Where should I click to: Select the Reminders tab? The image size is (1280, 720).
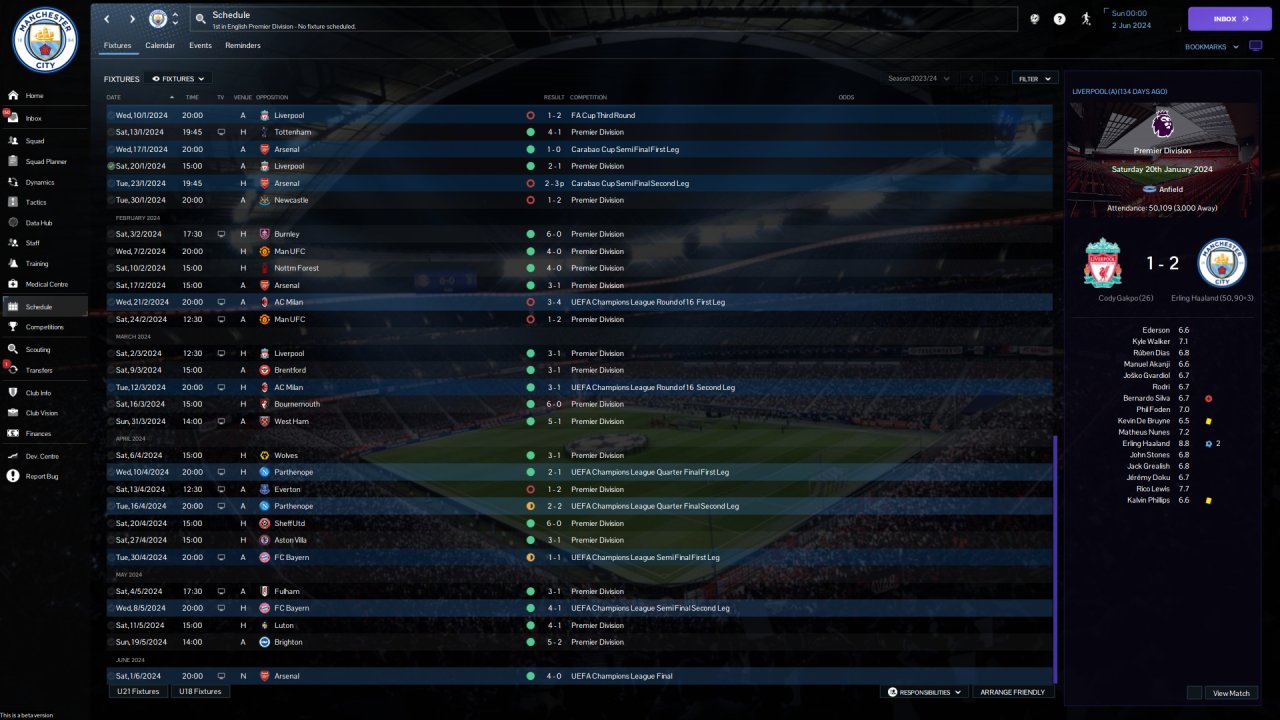pos(243,46)
